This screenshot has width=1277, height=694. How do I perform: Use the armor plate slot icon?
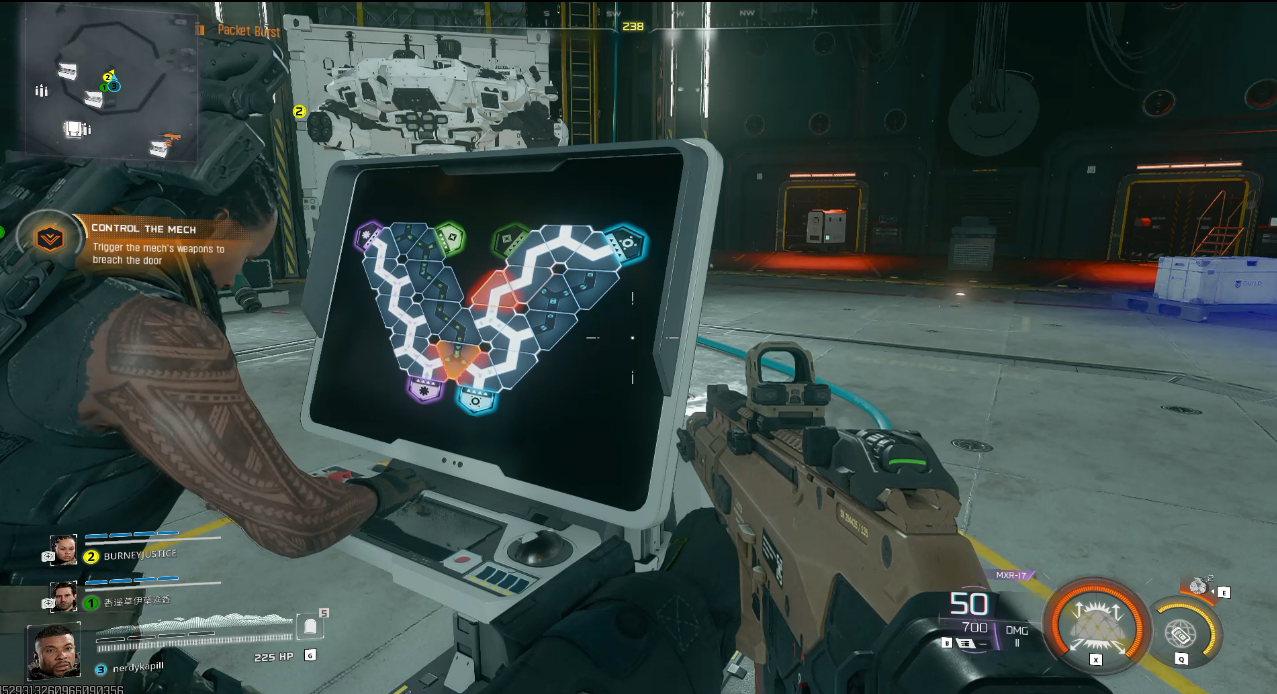click(x=309, y=627)
